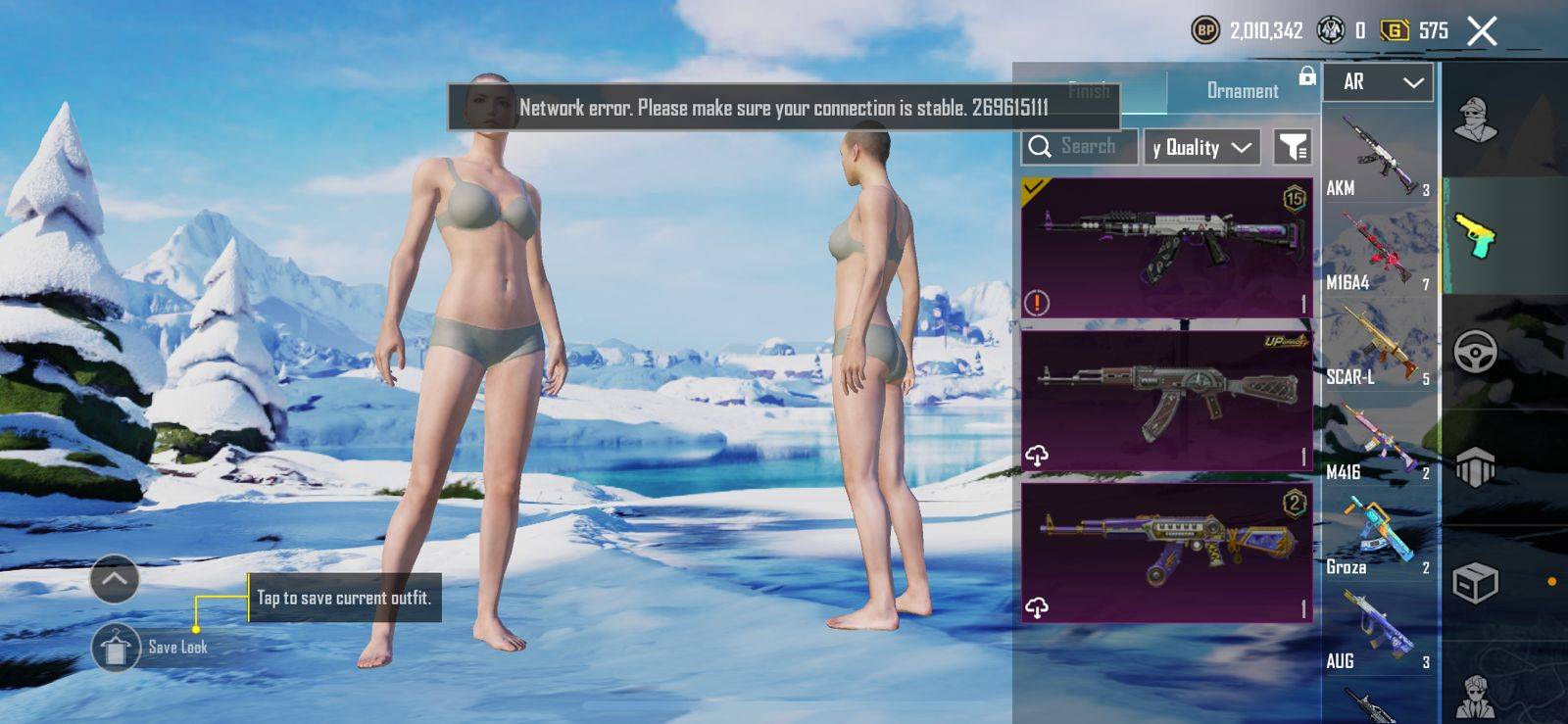1568x724 pixels.
Task: Open the AR weapon type dropdown
Action: [1378, 82]
